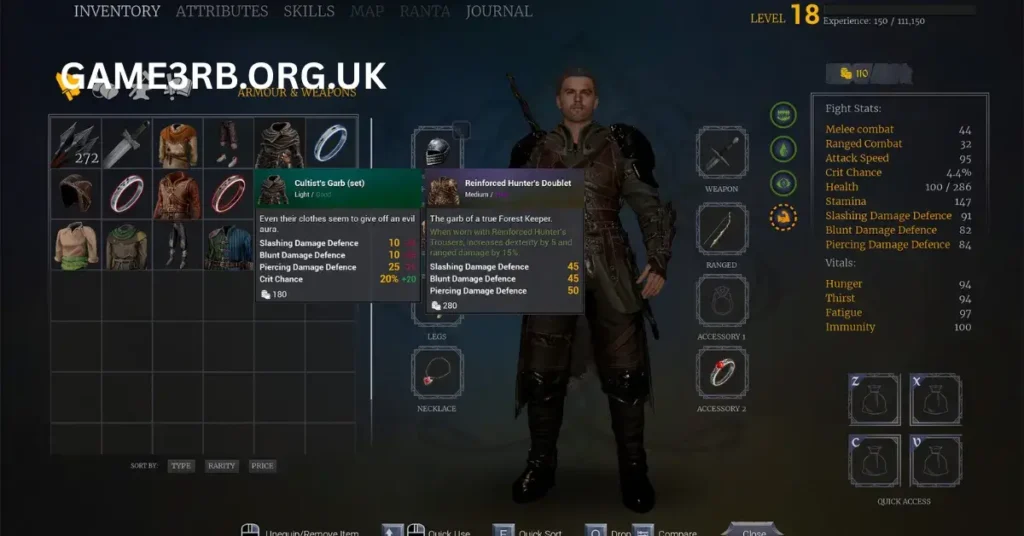Select the arrows stack of 272
1024x536 pixels.
[75, 144]
